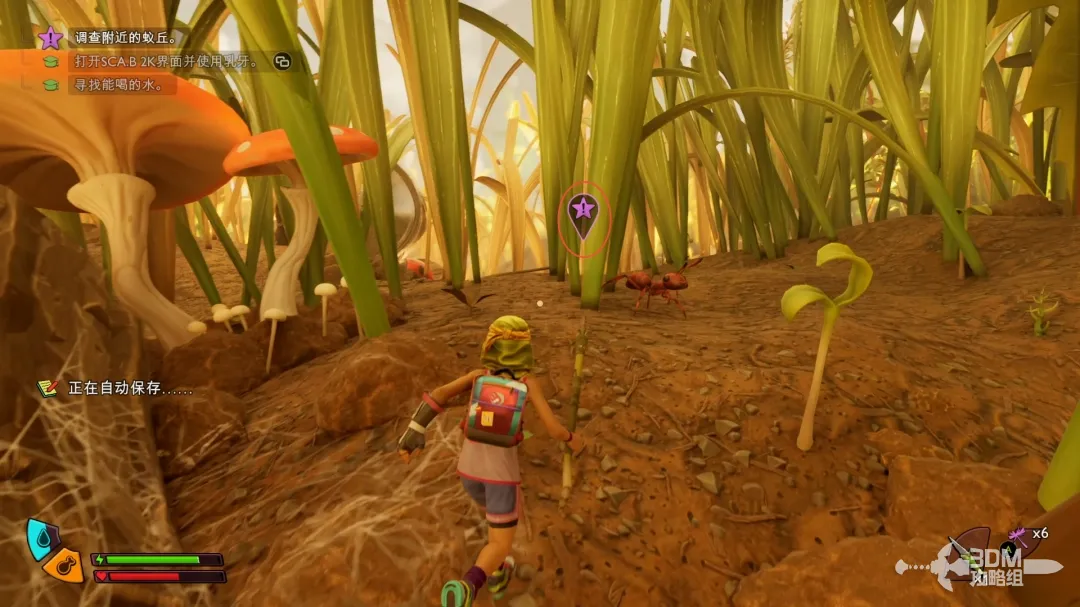
Task: Select the anthill investigation quest objective
Action: click(x=126, y=38)
